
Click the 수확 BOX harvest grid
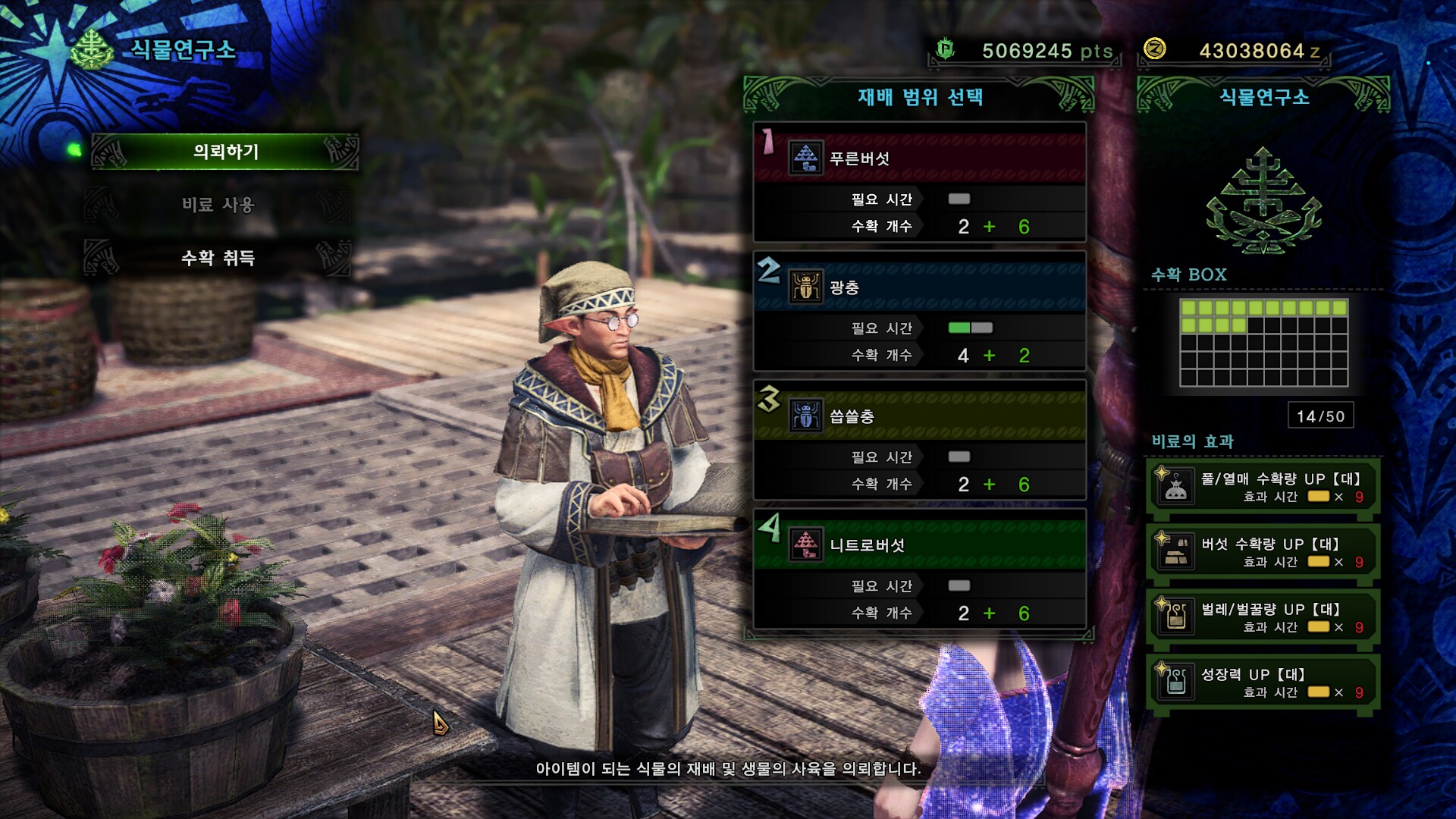coord(1263,342)
